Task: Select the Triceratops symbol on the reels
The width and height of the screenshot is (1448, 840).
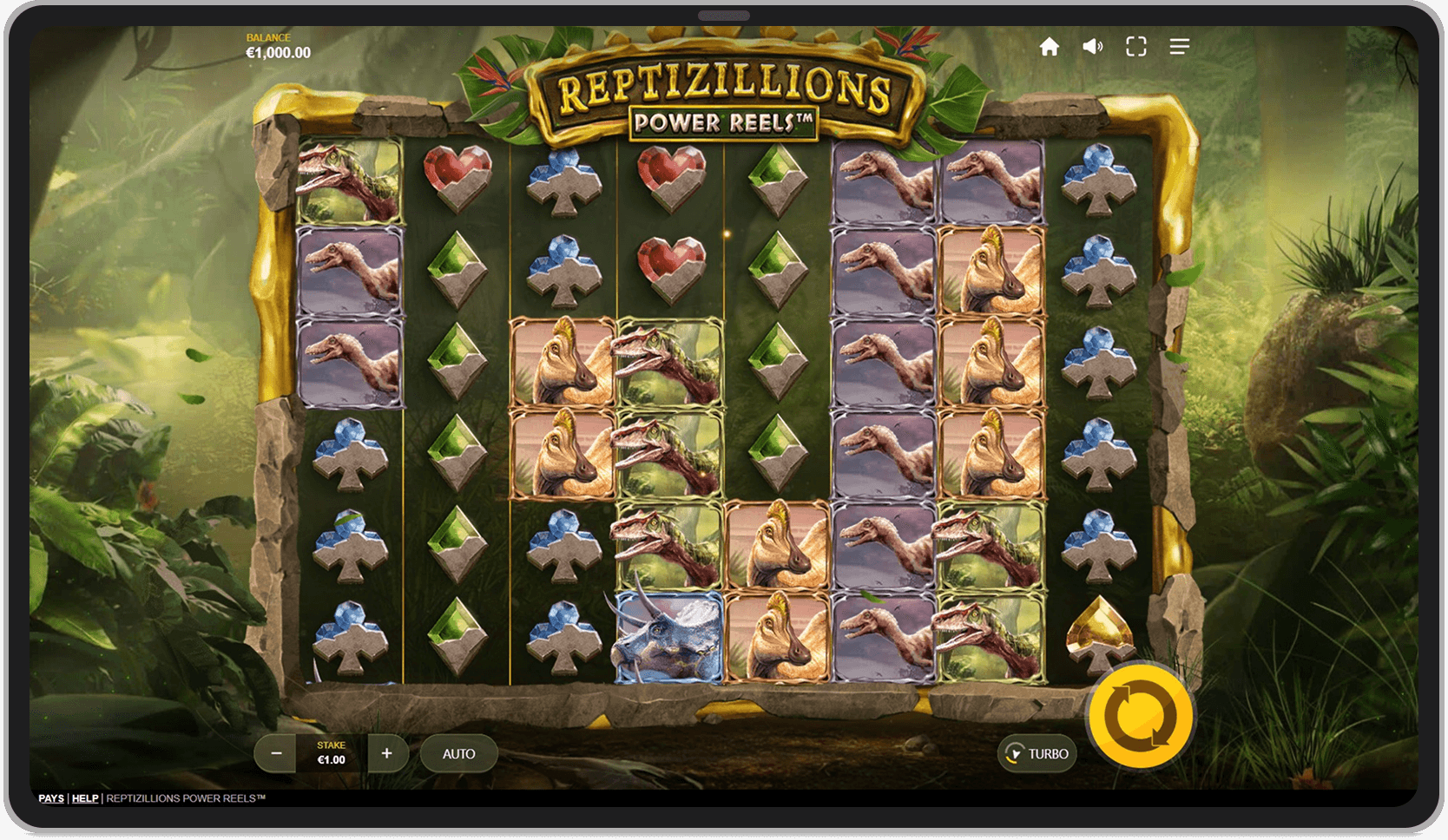Action: [668, 638]
